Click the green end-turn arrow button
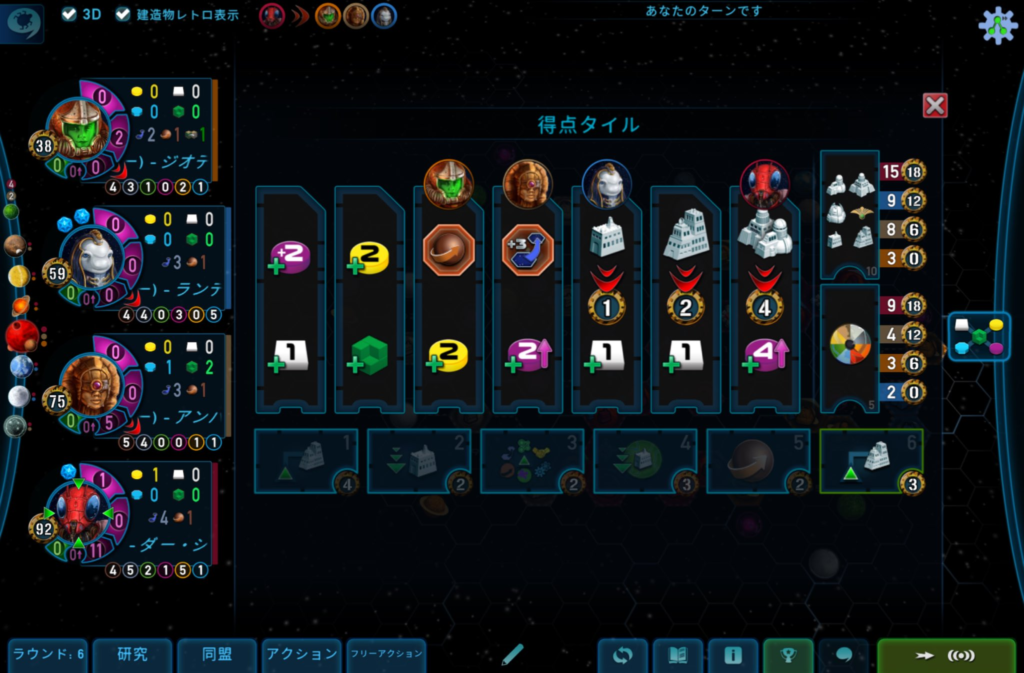 (x=945, y=656)
